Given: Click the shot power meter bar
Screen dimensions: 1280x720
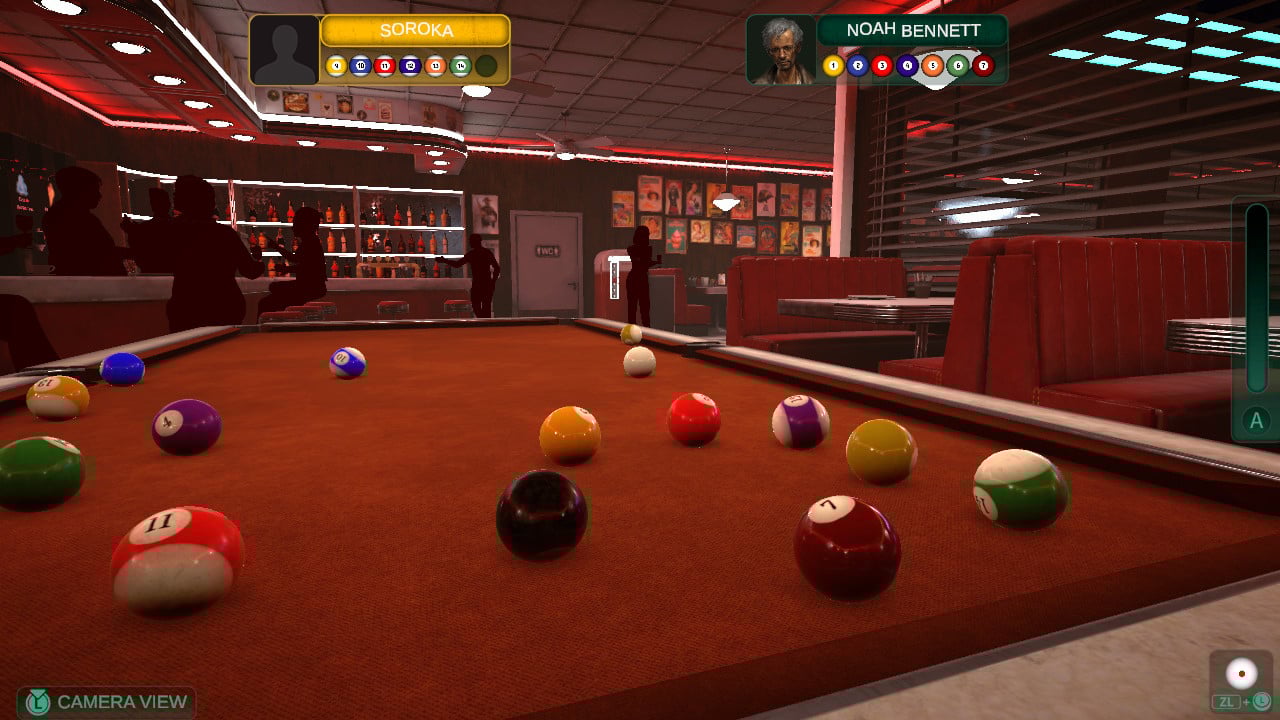Looking at the screenshot, I should [x=1256, y=298].
